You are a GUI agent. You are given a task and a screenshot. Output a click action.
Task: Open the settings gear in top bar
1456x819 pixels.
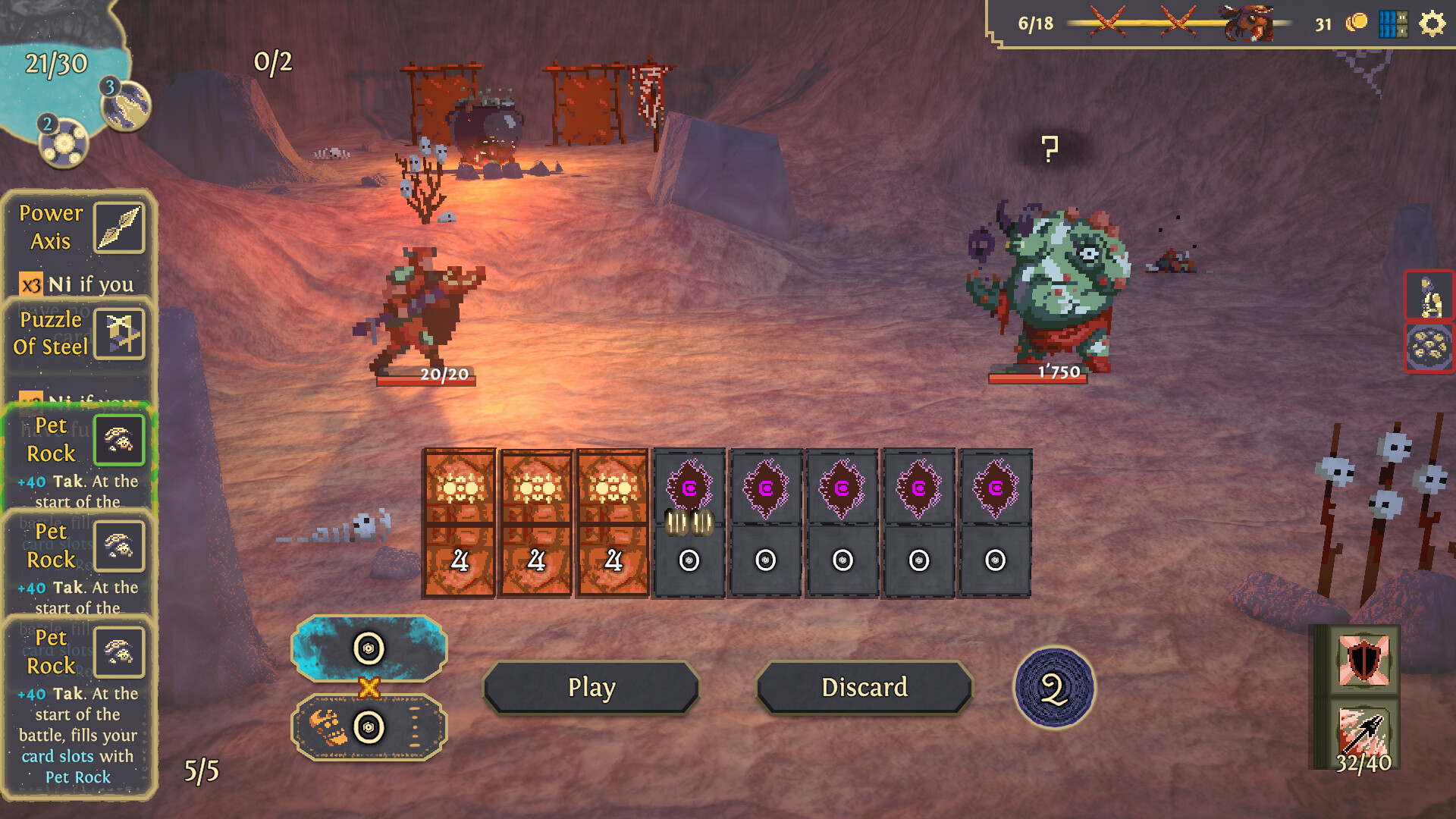point(1432,24)
